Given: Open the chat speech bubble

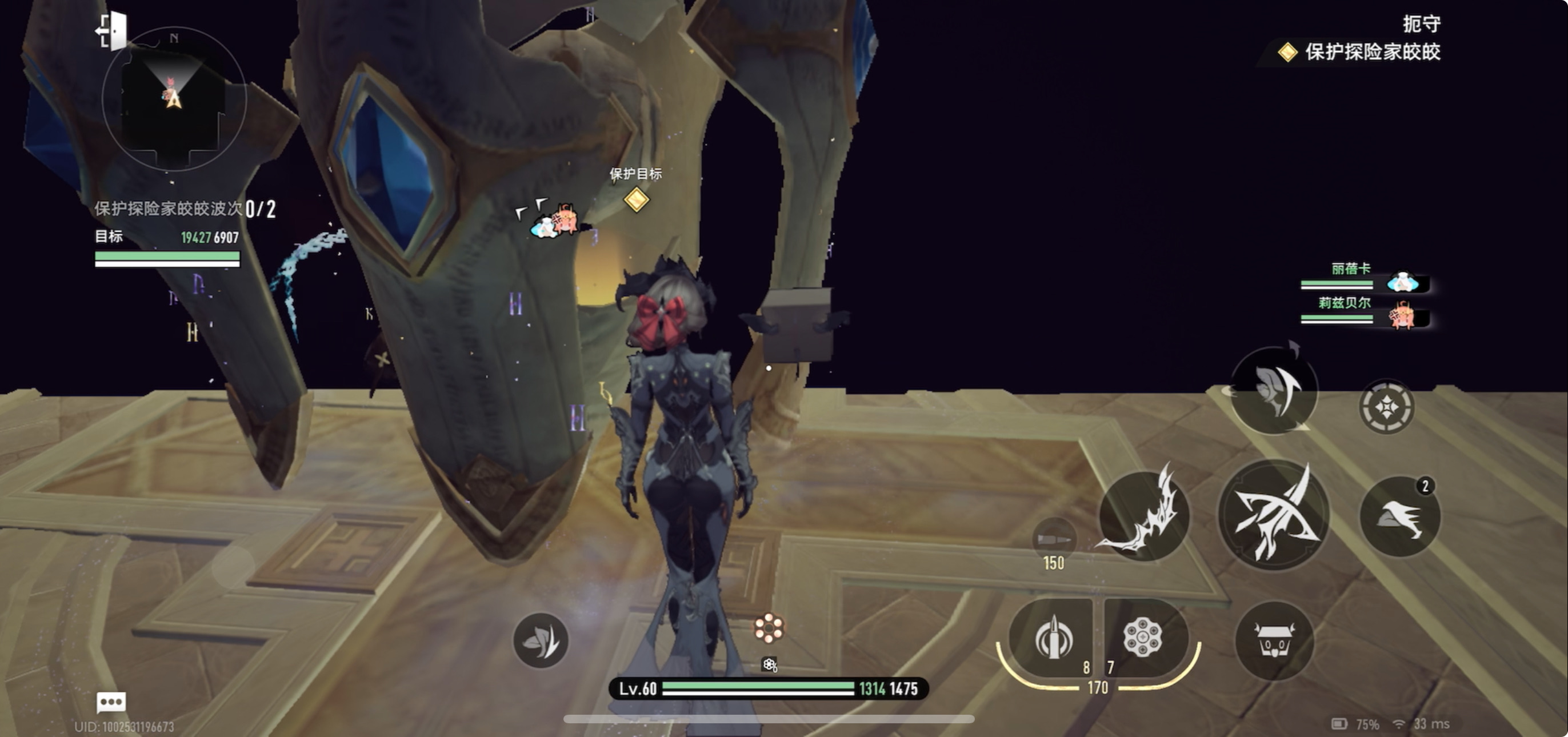Looking at the screenshot, I should coord(111,702).
